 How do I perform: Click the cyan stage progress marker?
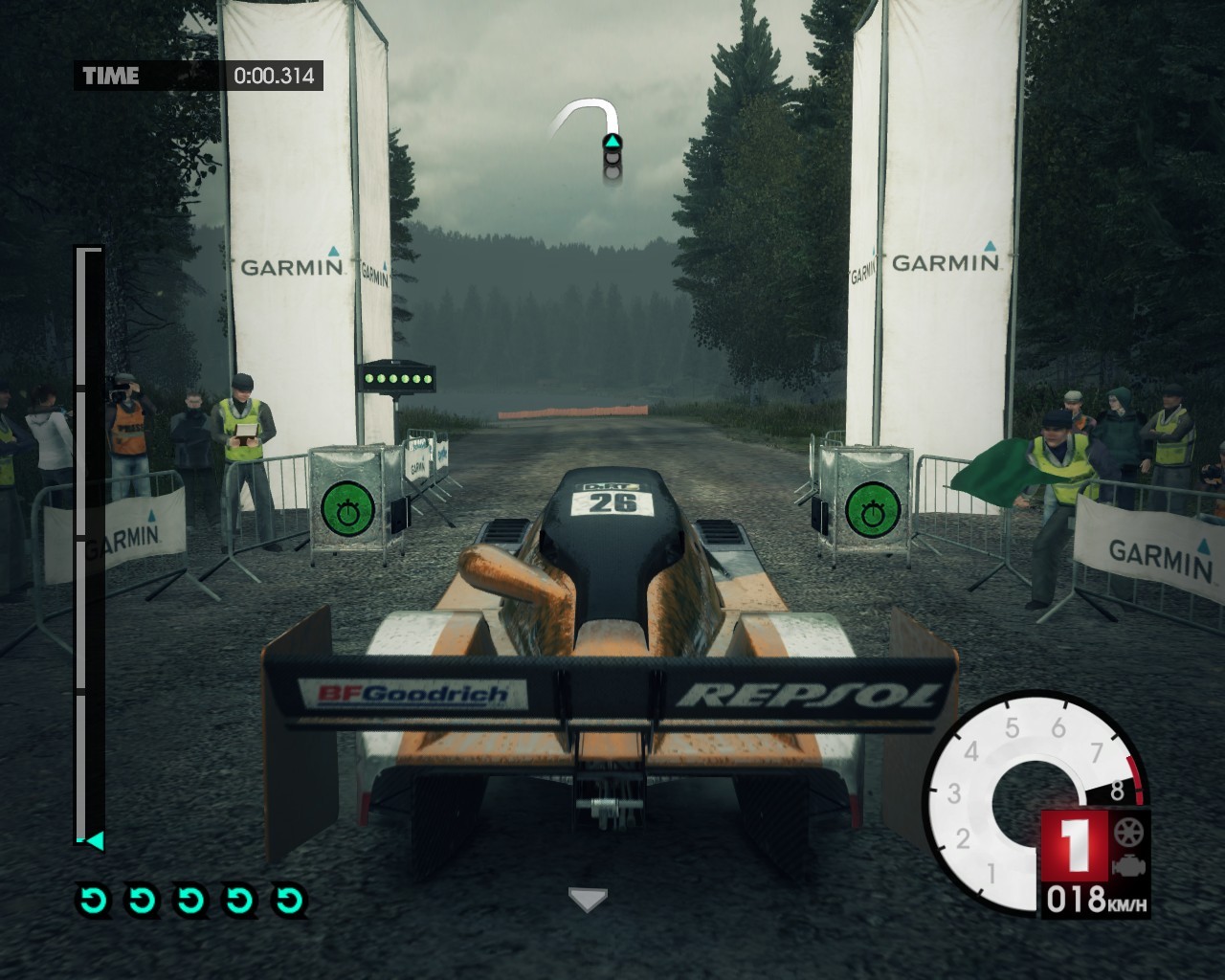(94, 841)
